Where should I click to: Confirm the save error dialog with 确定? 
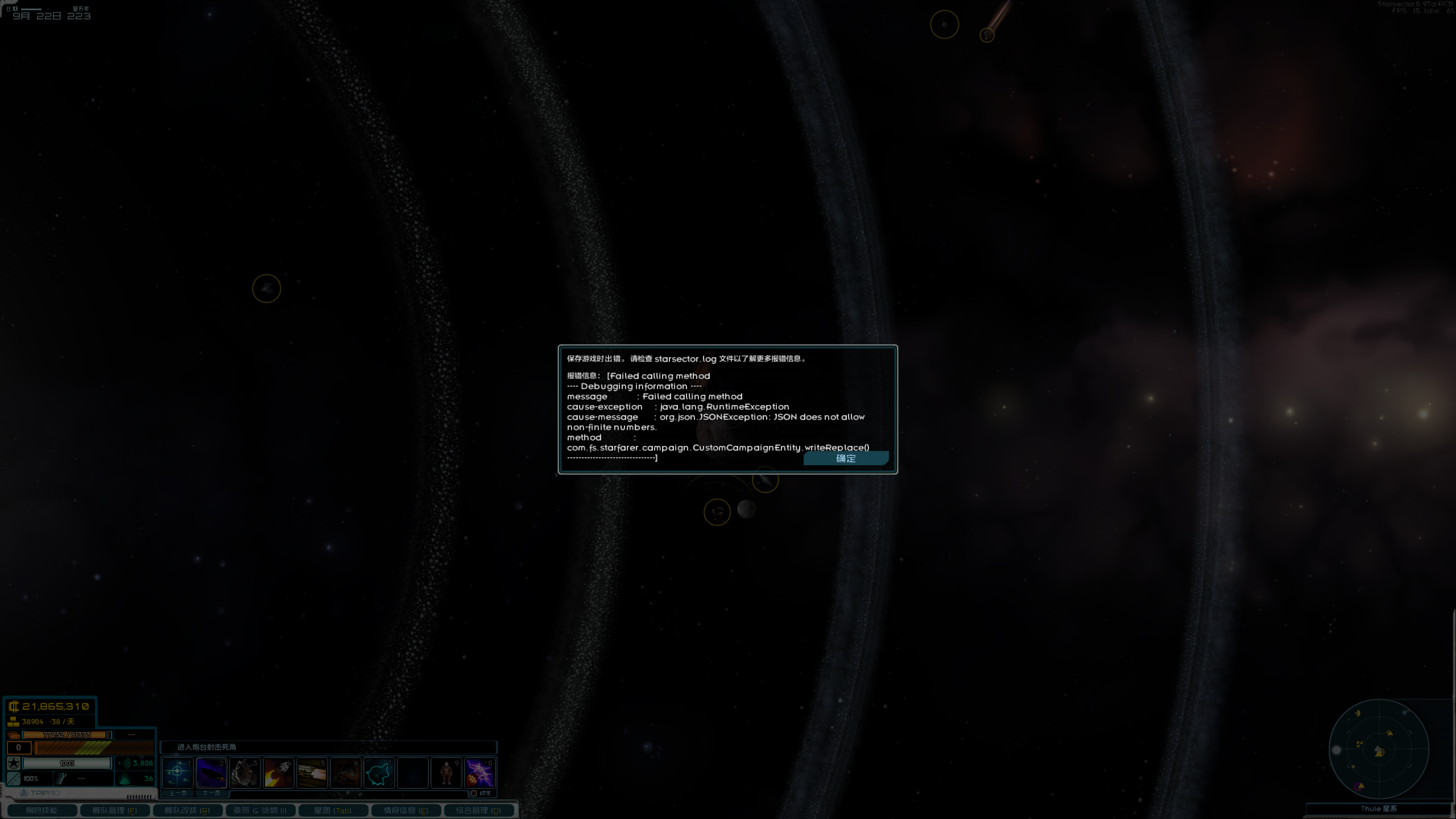pos(846,458)
